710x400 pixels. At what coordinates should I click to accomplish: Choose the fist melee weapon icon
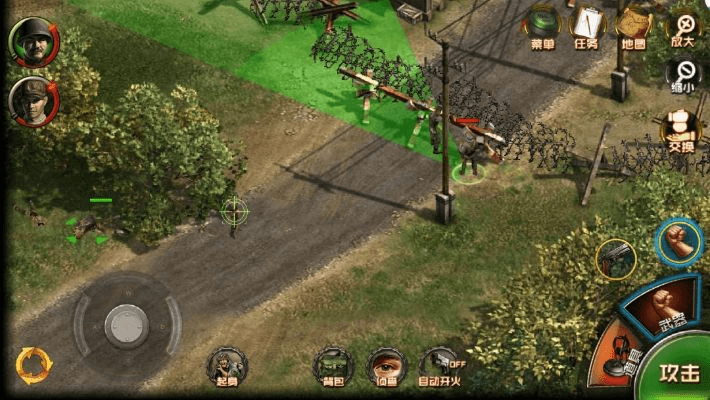click(x=679, y=242)
